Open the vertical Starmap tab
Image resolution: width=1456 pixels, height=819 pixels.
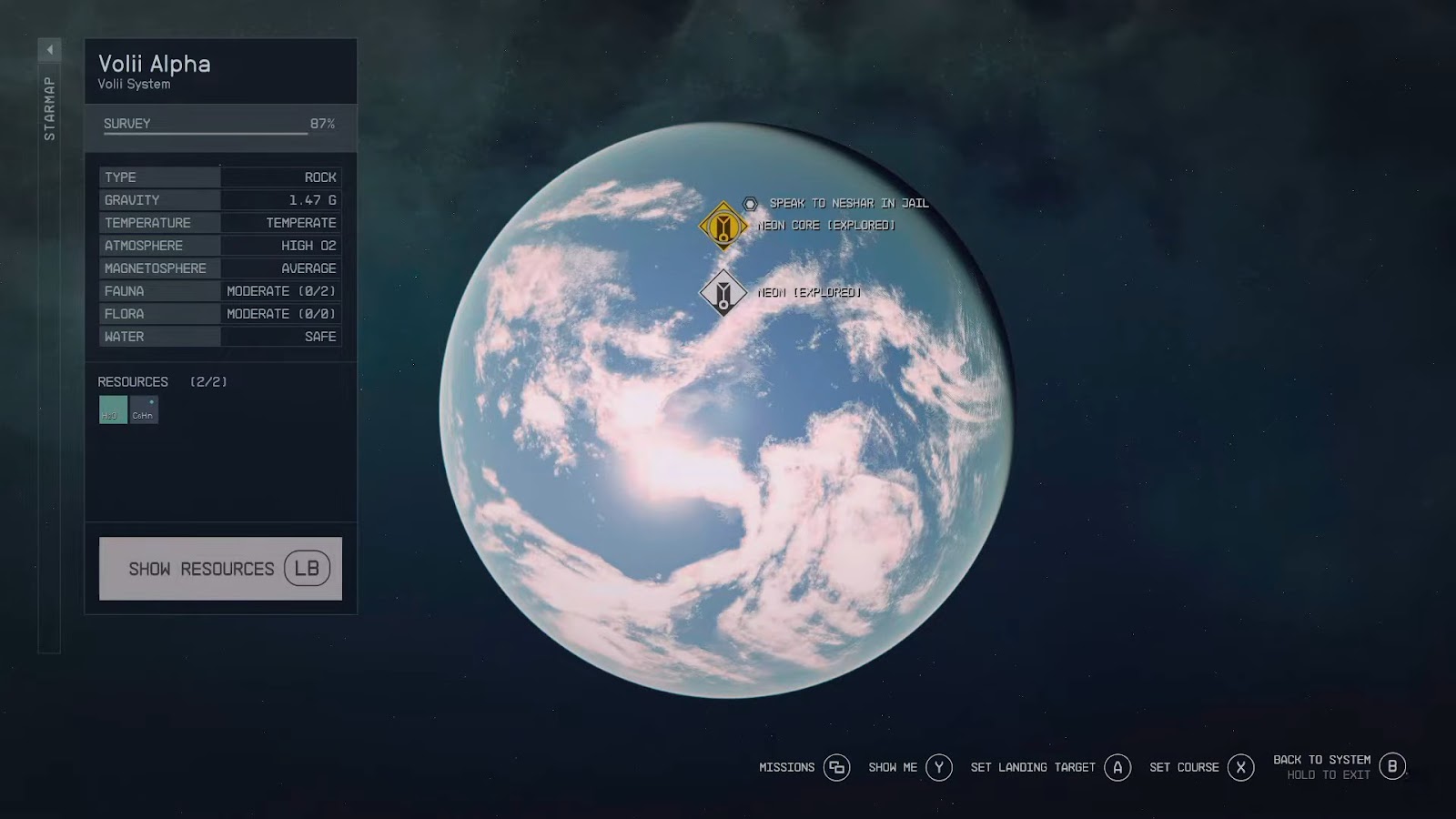50,109
